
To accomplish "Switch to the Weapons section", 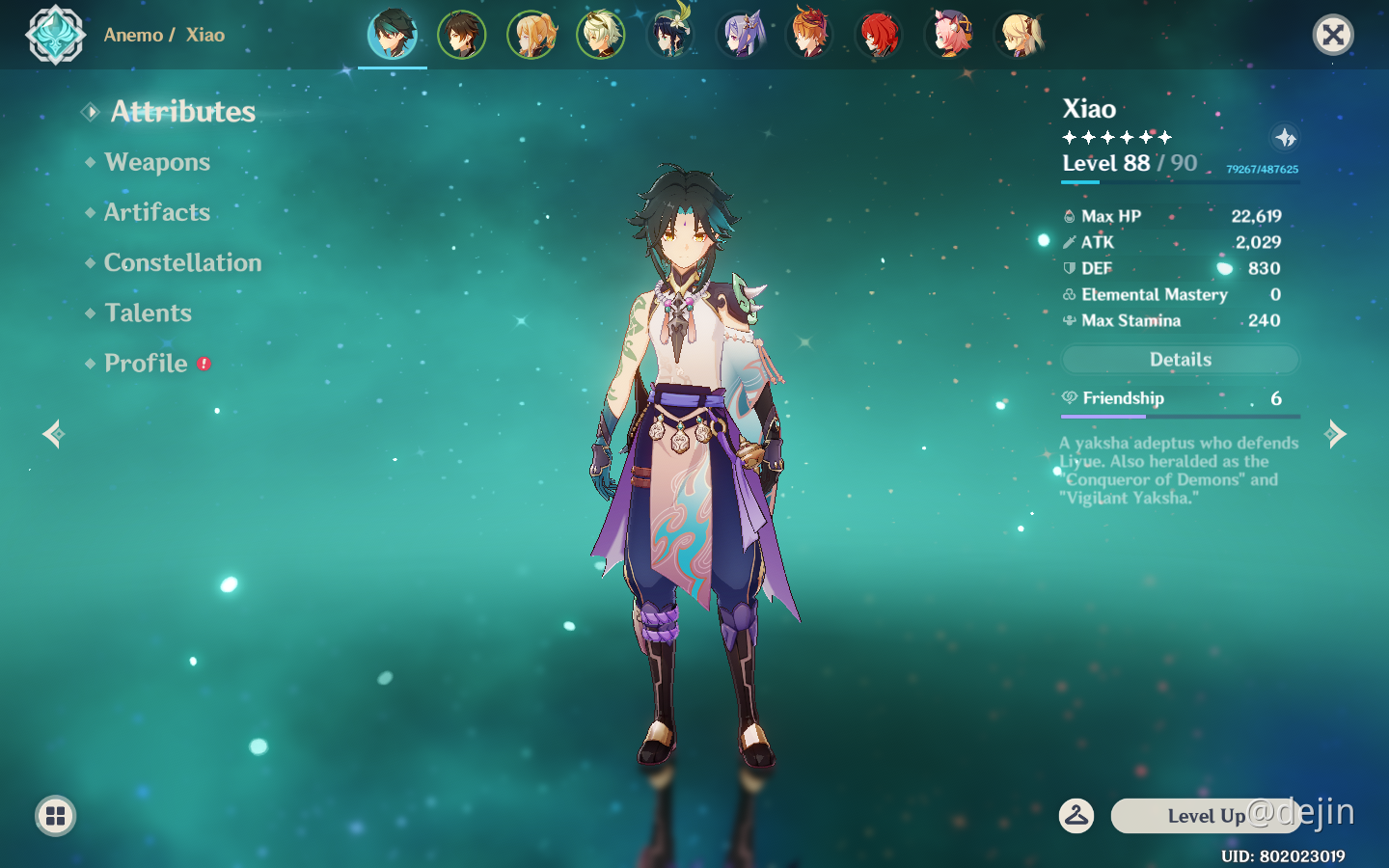I will (157, 162).
